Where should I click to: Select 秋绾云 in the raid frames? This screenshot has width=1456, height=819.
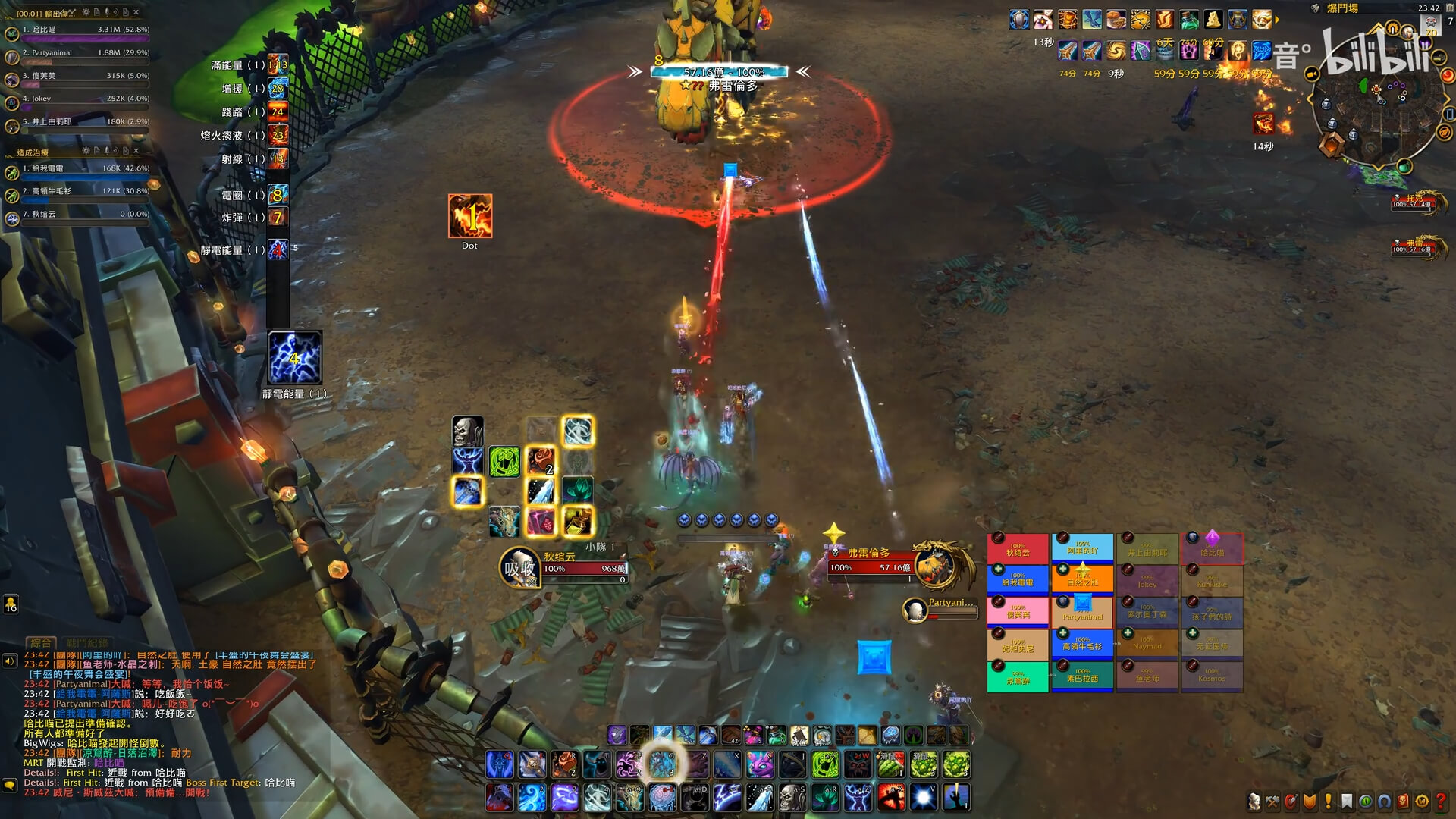pyautogui.click(x=1018, y=549)
